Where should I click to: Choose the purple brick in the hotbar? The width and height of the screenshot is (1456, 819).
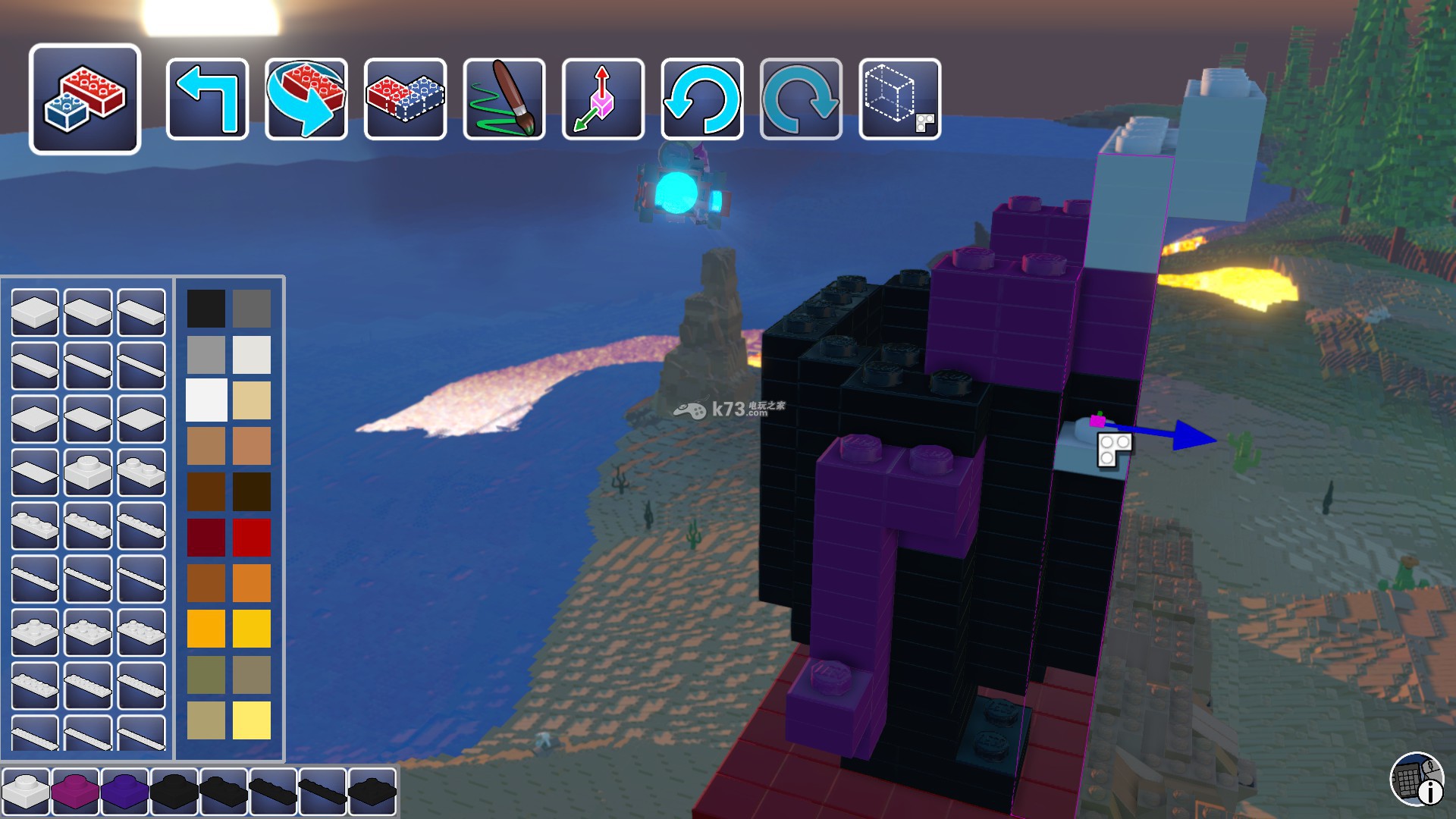(124, 790)
